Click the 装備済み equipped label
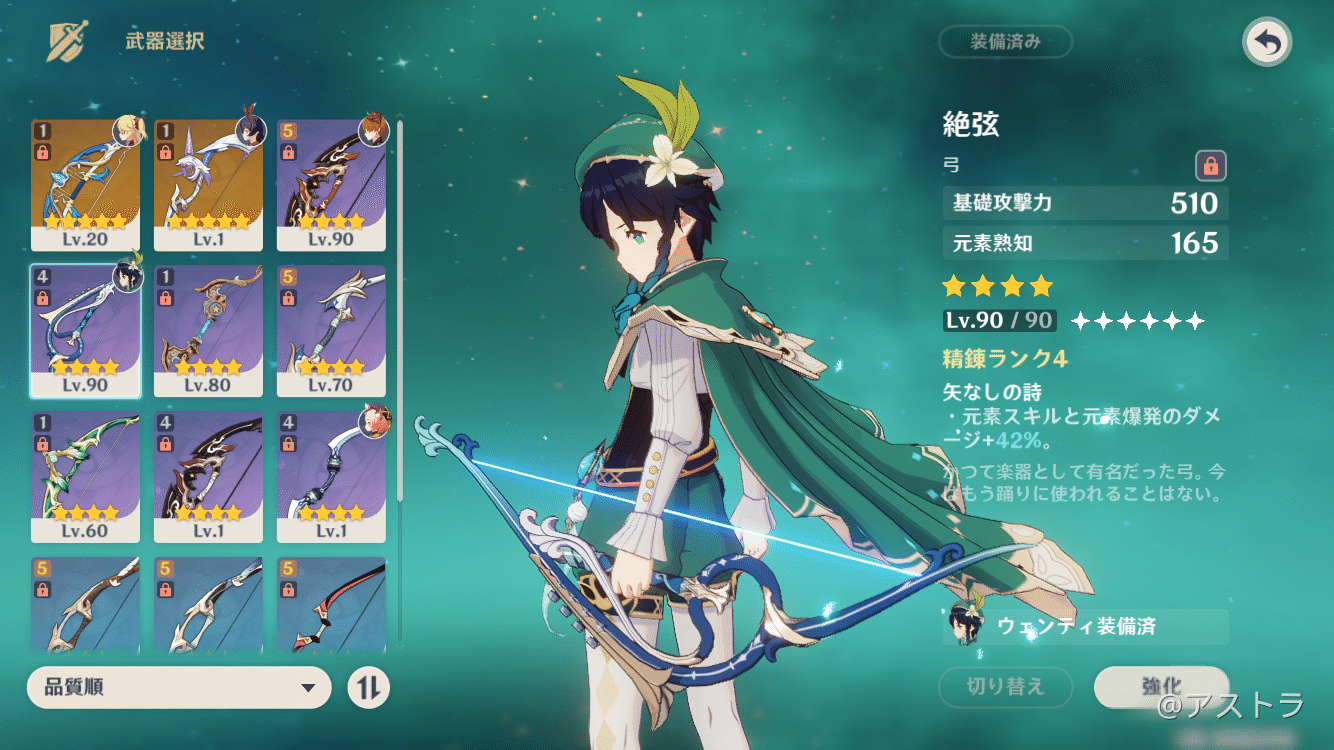Screen dimensions: 1334x750 1005,42
